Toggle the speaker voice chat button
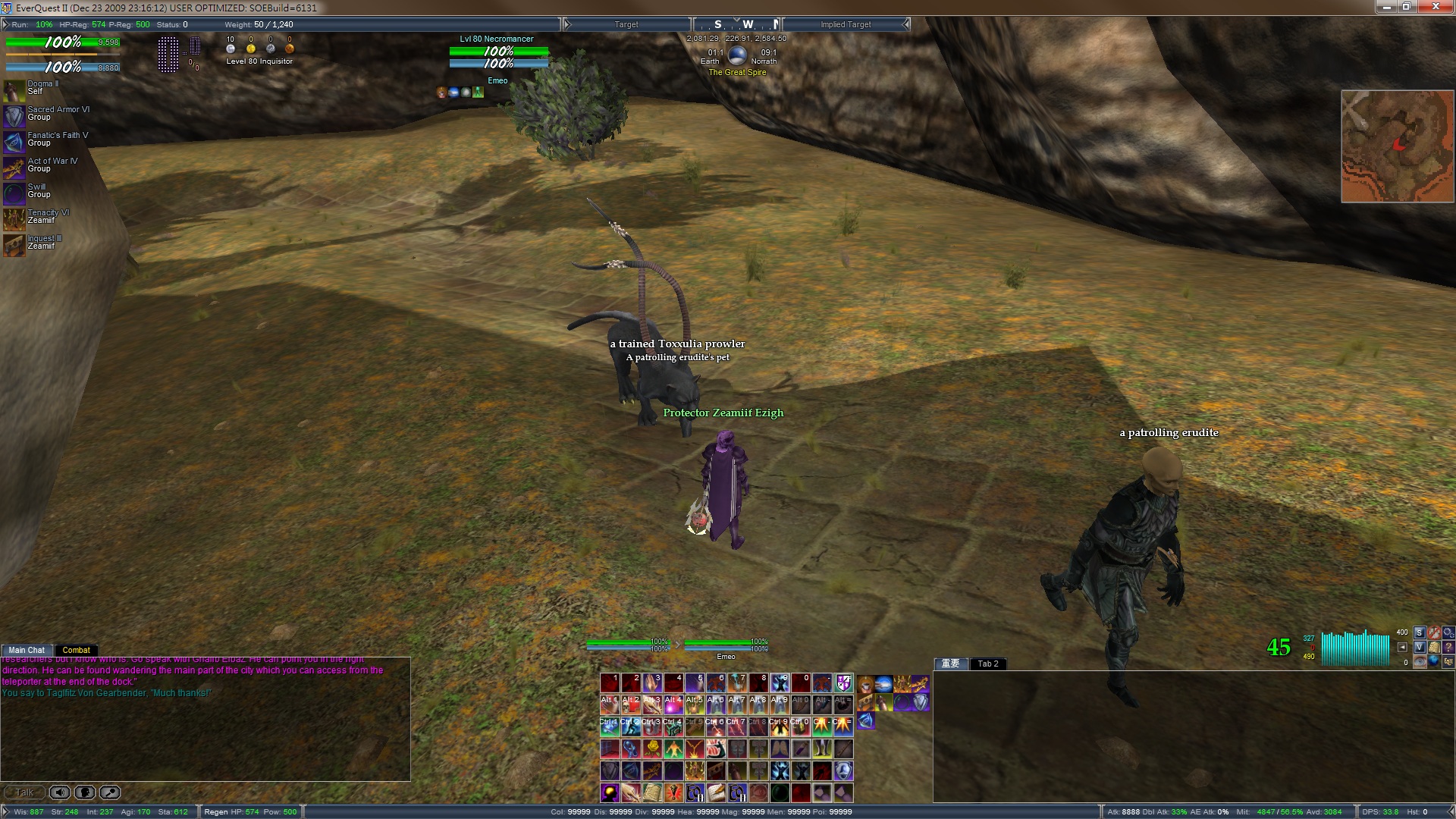Image resolution: width=1456 pixels, height=819 pixels. [59, 792]
